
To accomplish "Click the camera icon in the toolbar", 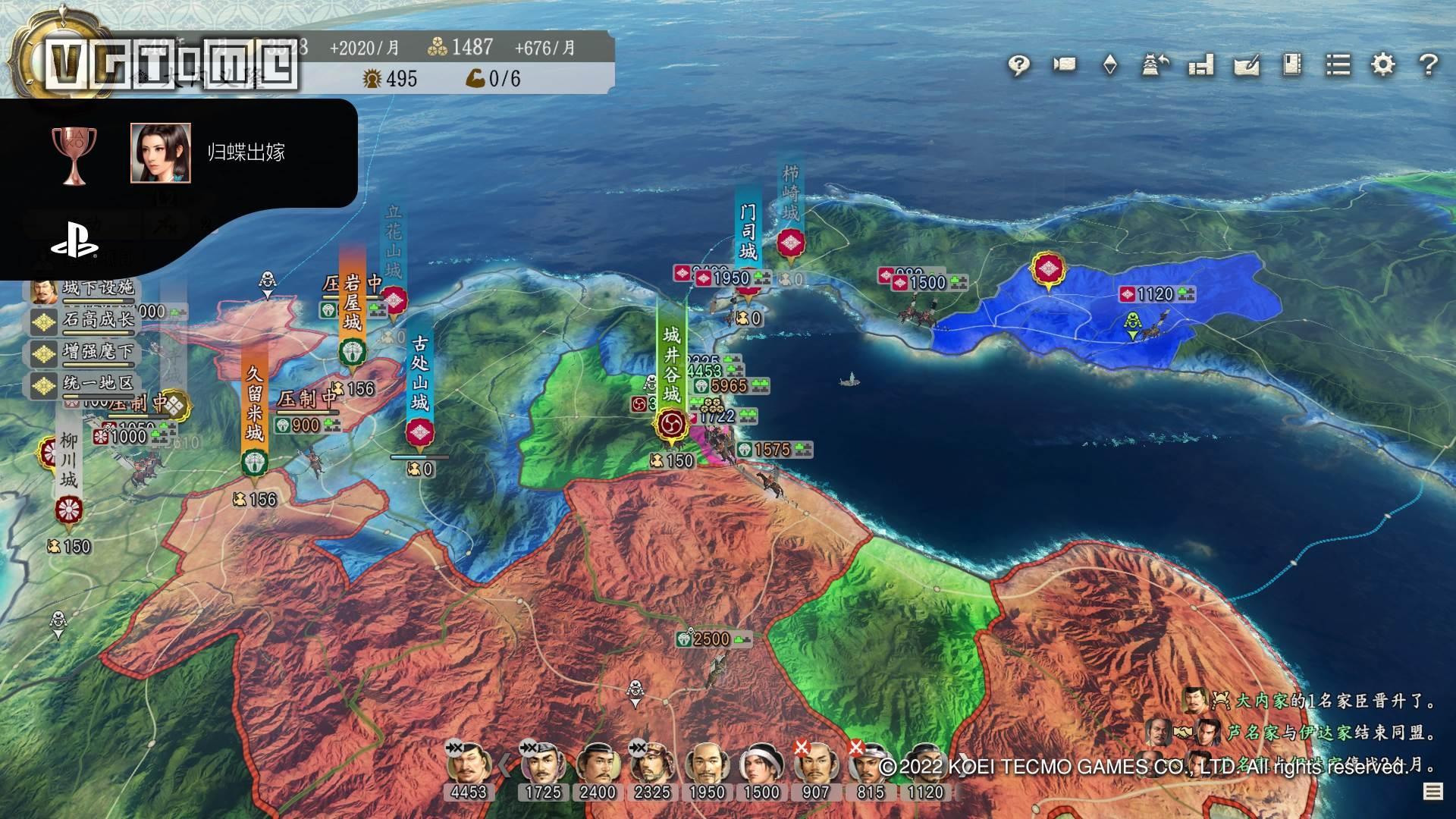I will pos(1064,65).
